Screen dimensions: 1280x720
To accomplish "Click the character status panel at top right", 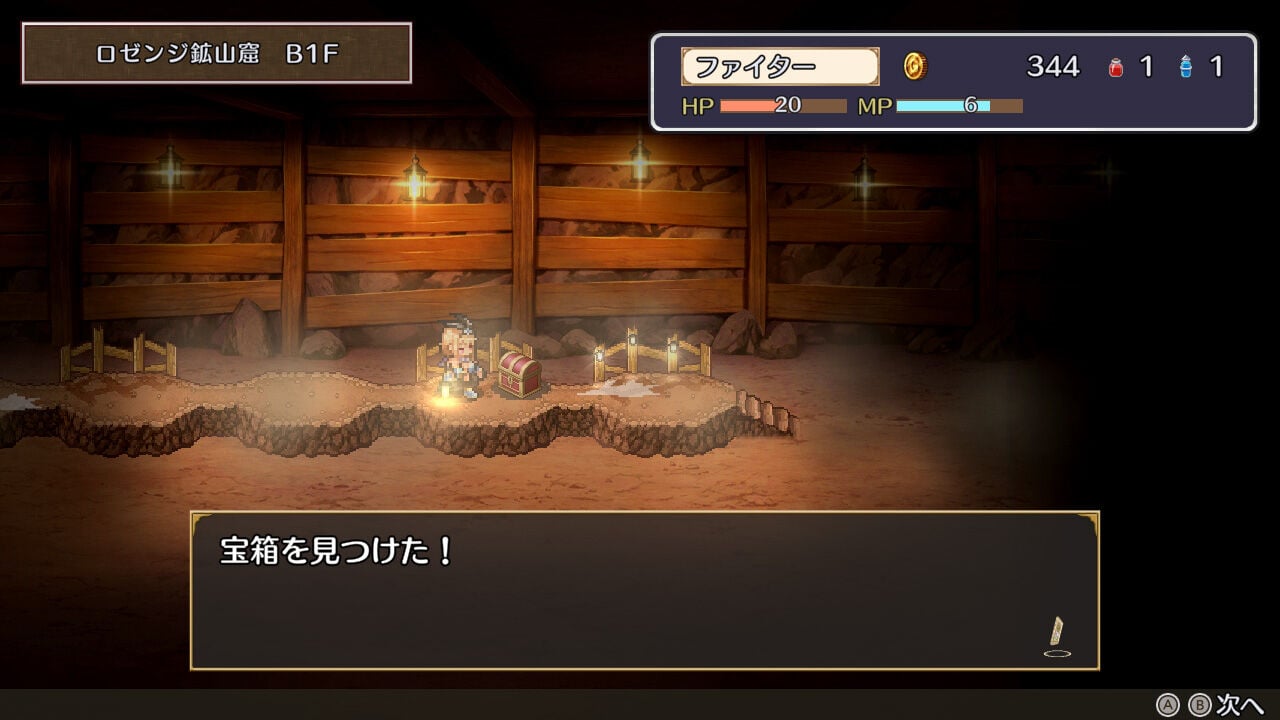I will (955, 80).
